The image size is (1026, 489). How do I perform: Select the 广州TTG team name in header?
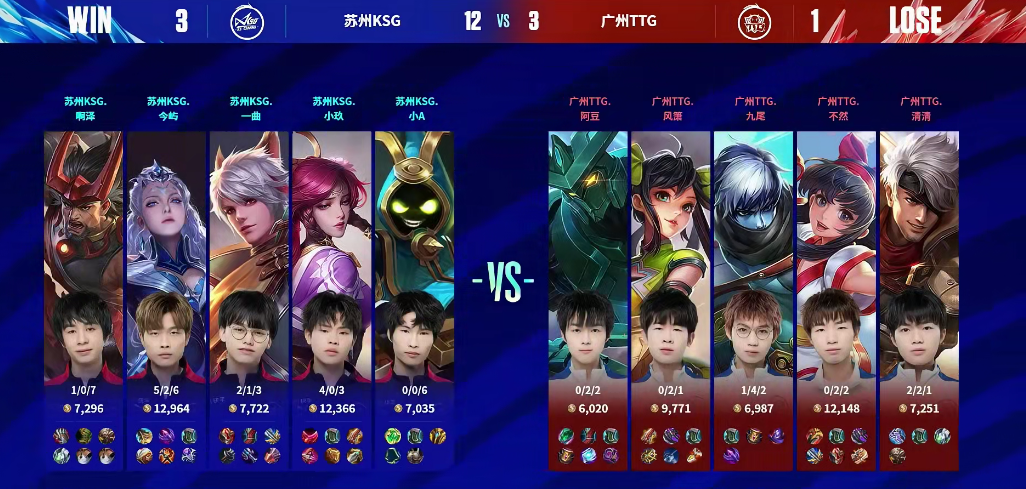click(x=629, y=21)
